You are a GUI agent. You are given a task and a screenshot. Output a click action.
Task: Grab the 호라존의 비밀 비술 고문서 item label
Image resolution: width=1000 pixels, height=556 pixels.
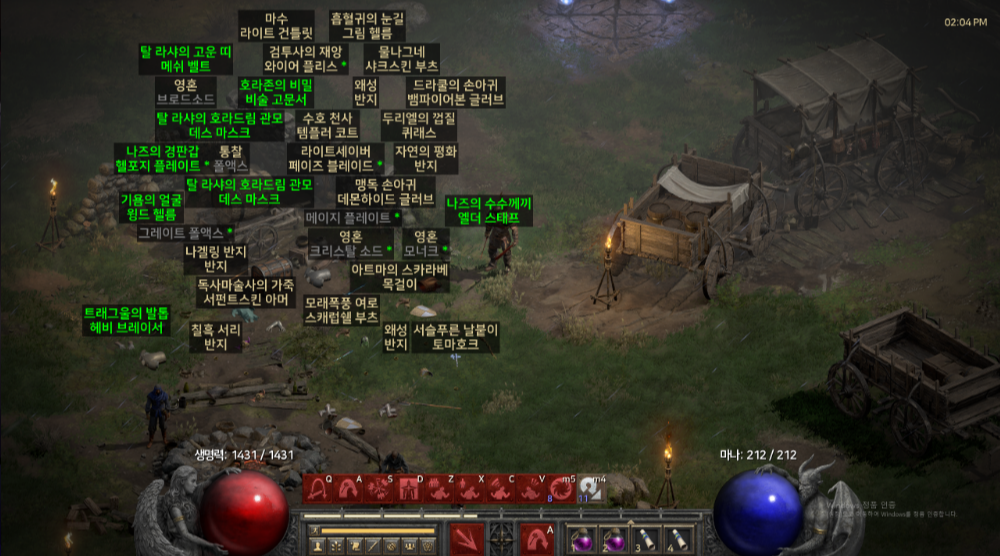click(275, 92)
